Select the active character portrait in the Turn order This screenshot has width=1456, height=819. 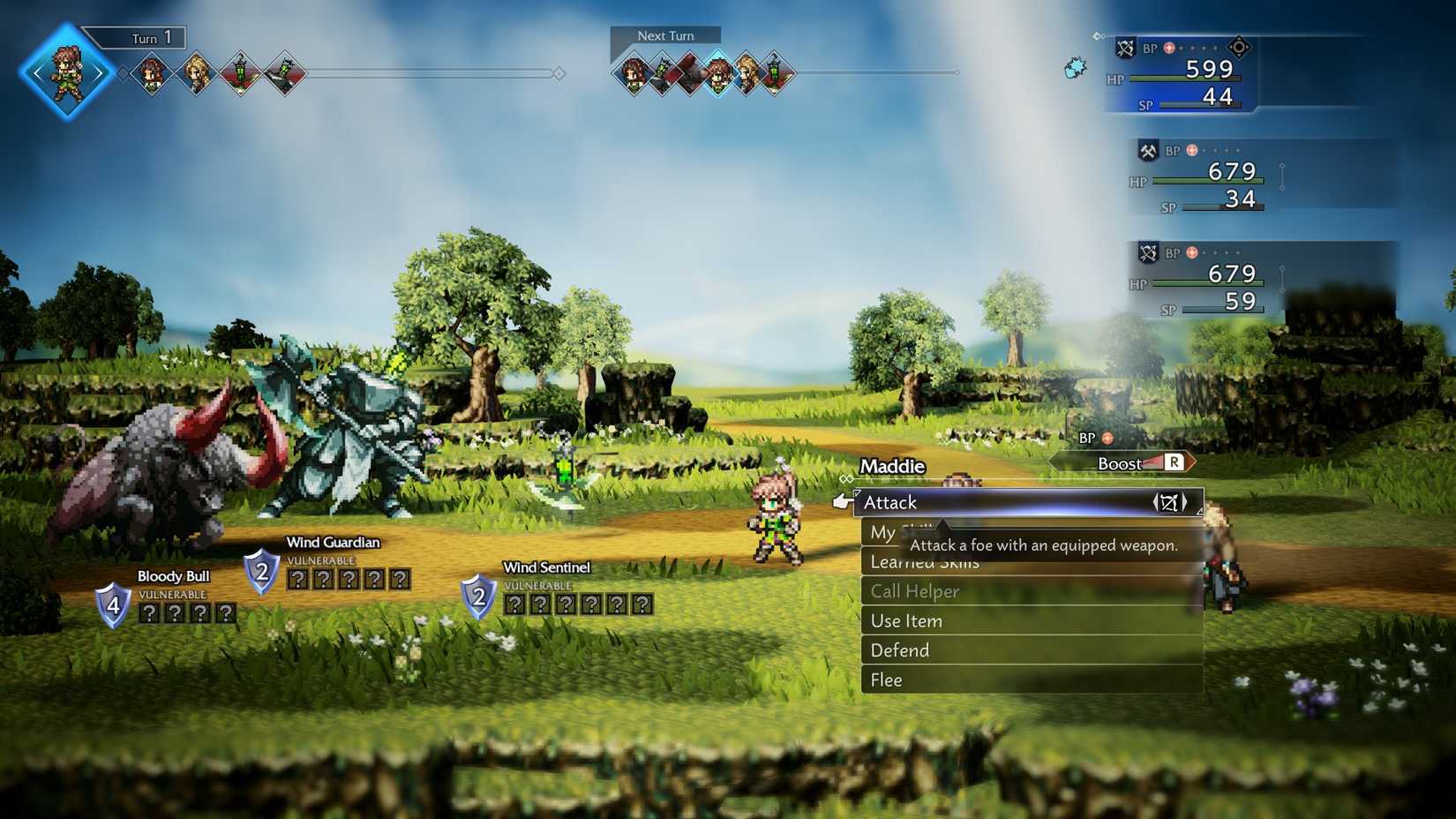66,72
